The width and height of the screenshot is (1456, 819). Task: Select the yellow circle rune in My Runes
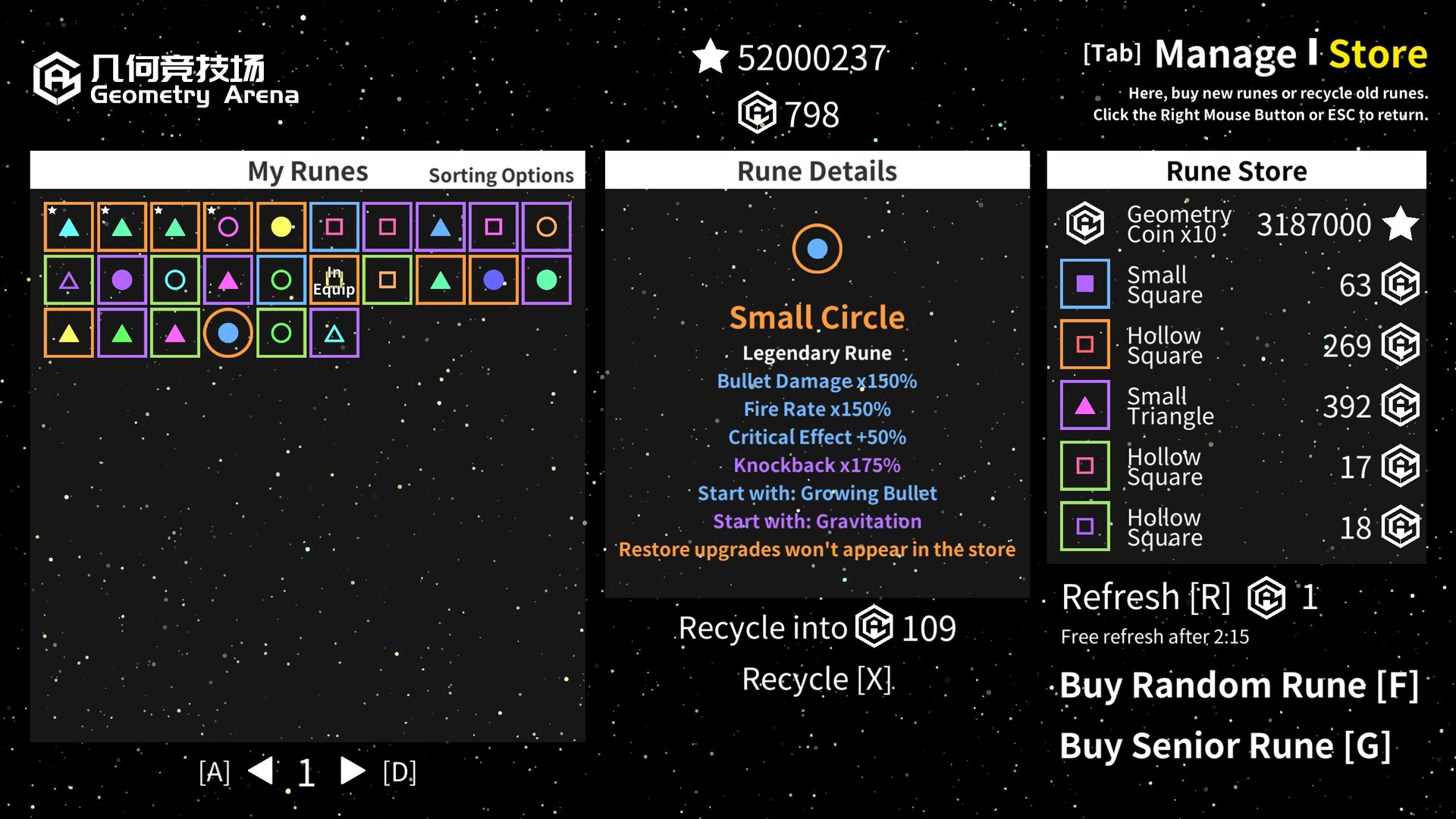coord(281,226)
